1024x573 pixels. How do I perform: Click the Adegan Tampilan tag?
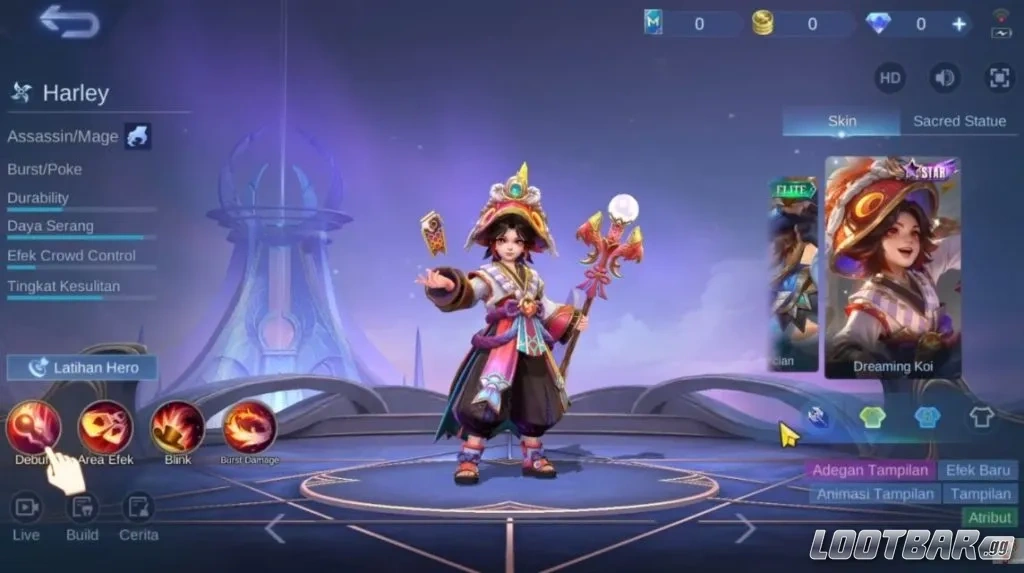(x=869, y=470)
